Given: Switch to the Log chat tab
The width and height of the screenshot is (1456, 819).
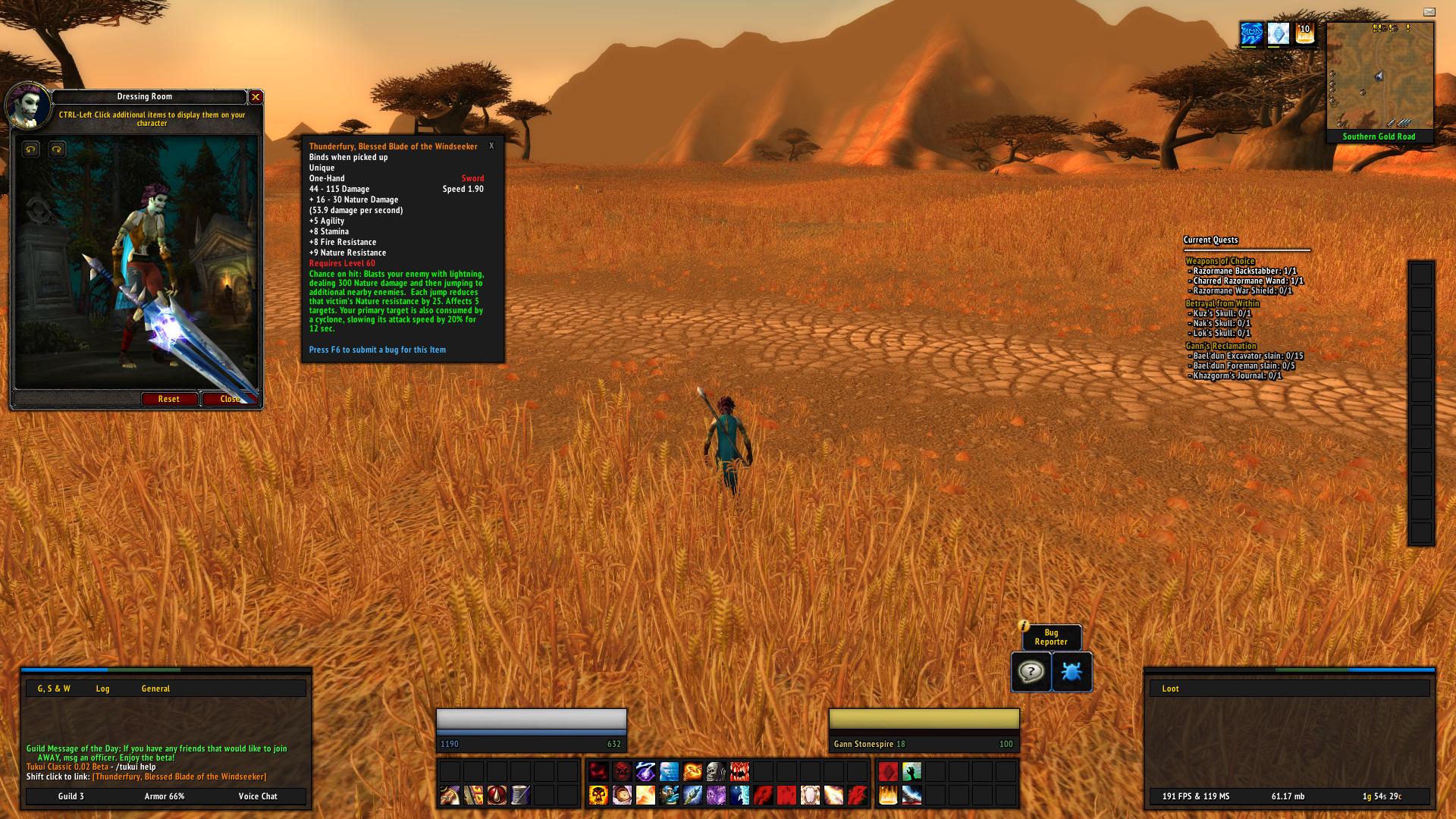Looking at the screenshot, I should (102, 688).
